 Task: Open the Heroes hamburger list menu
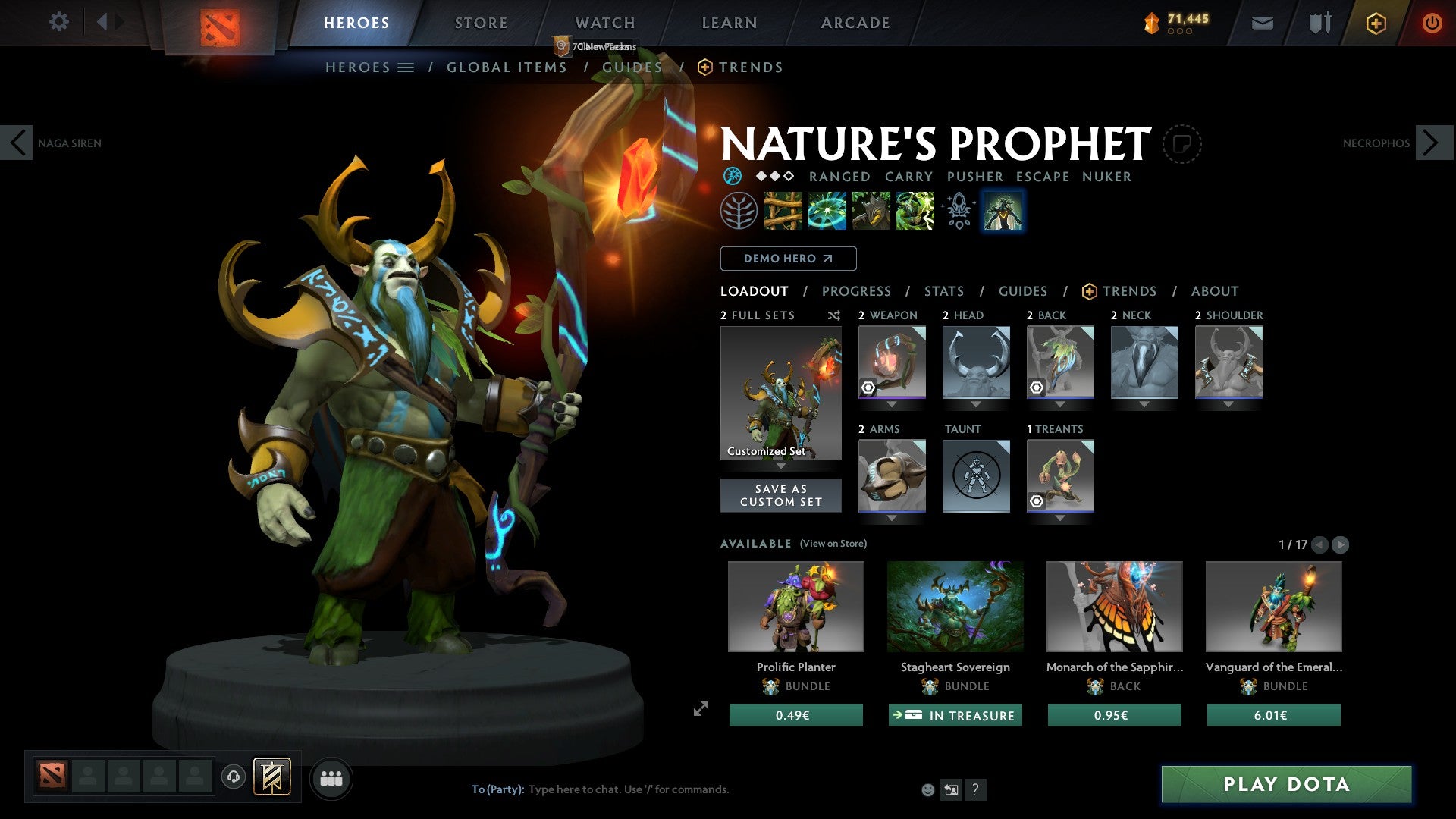point(406,67)
